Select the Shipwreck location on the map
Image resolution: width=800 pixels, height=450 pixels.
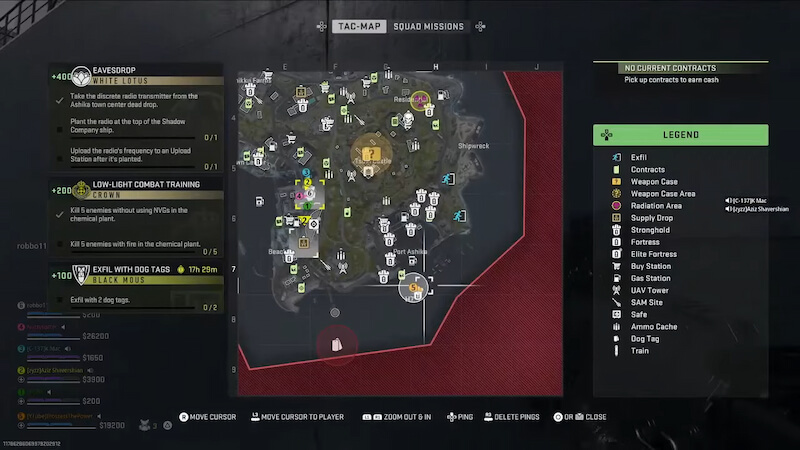[x=473, y=146]
